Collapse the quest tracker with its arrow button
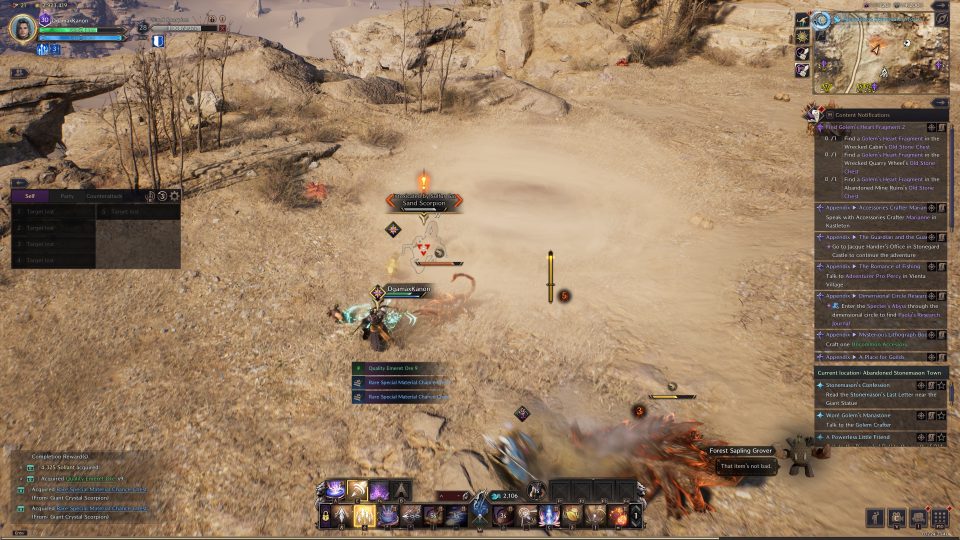Image resolution: width=960 pixels, height=540 pixels. click(x=940, y=102)
